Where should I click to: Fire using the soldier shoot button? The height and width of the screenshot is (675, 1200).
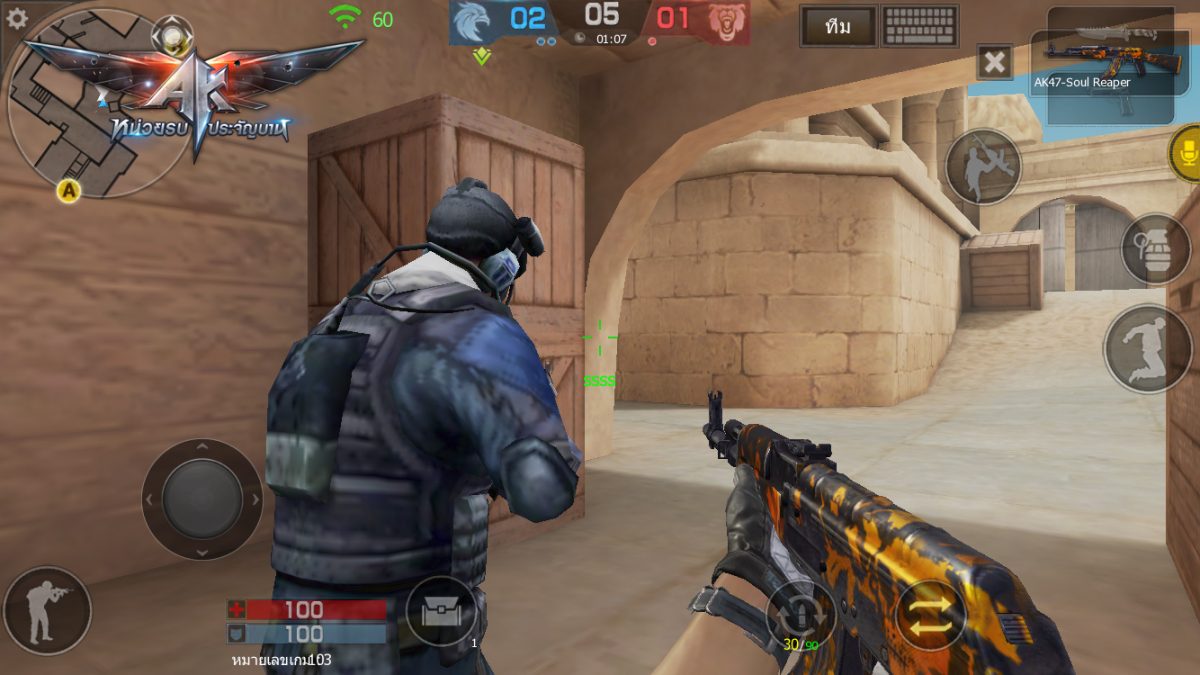tap(47, 610)
